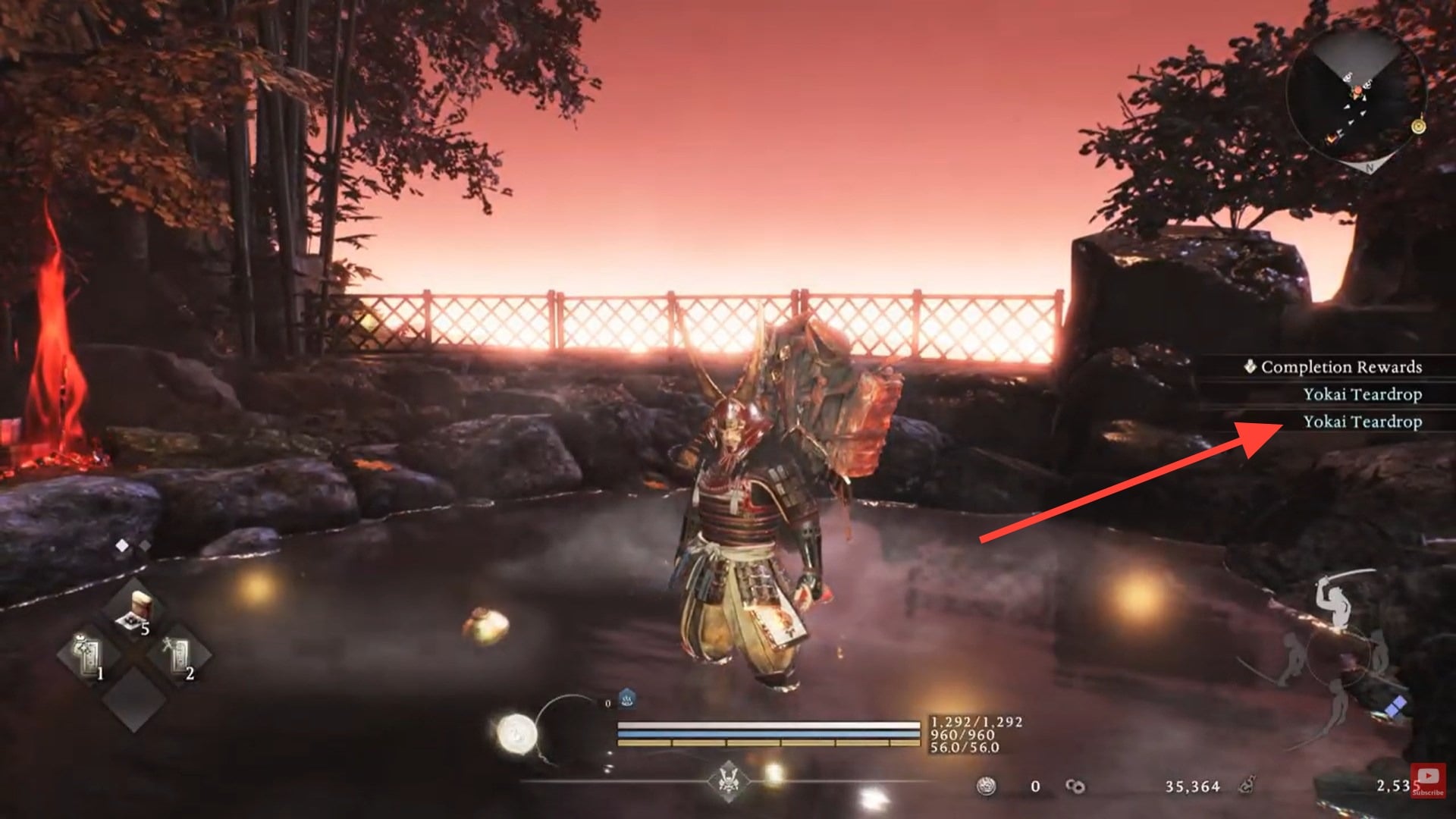Select the ninjutsu talisman in quick slot 2
The width and height of the screenshot is (1456, 819).
177,654
